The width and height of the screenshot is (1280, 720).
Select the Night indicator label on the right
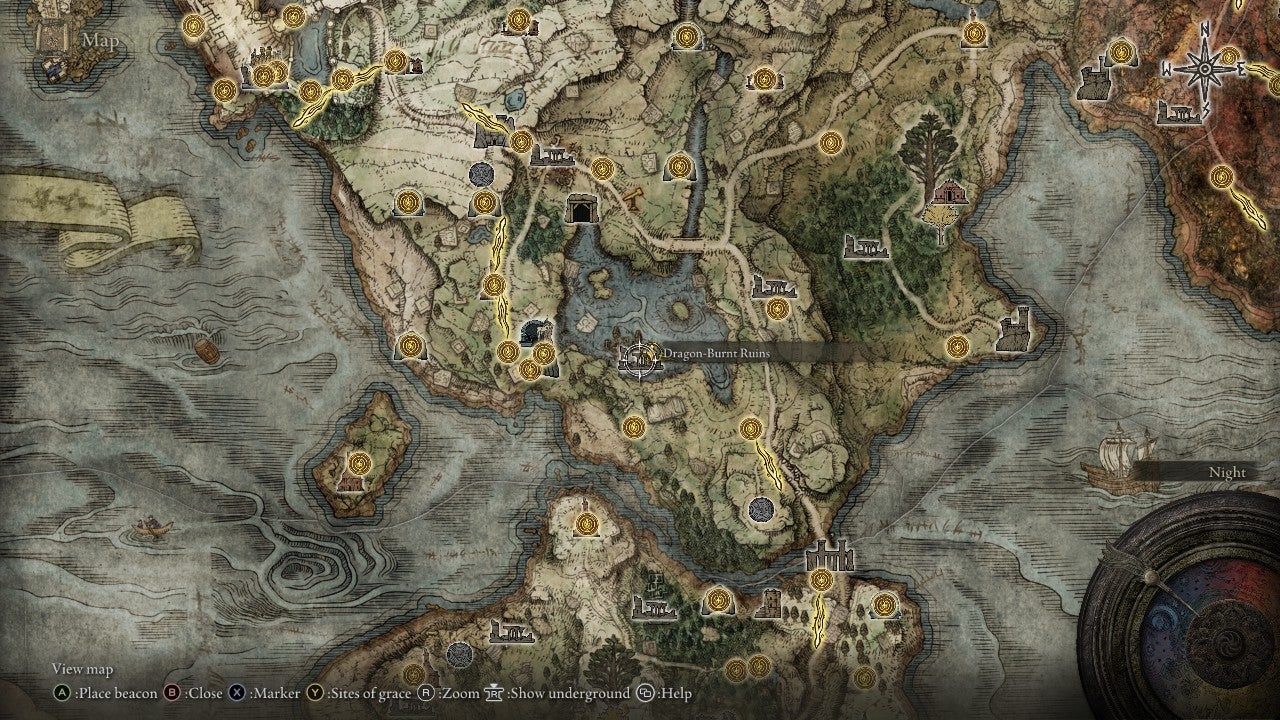coord(1228,471)
